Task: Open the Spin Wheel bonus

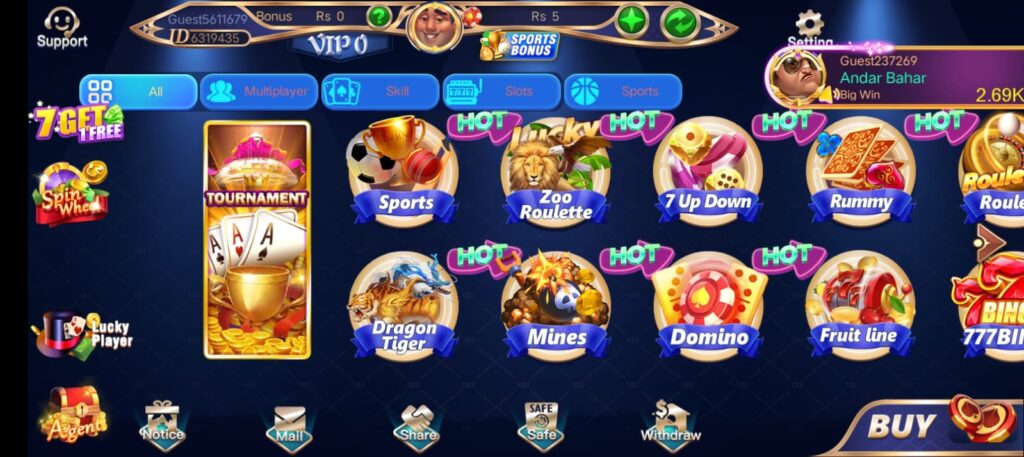Action: coord(70,192)
